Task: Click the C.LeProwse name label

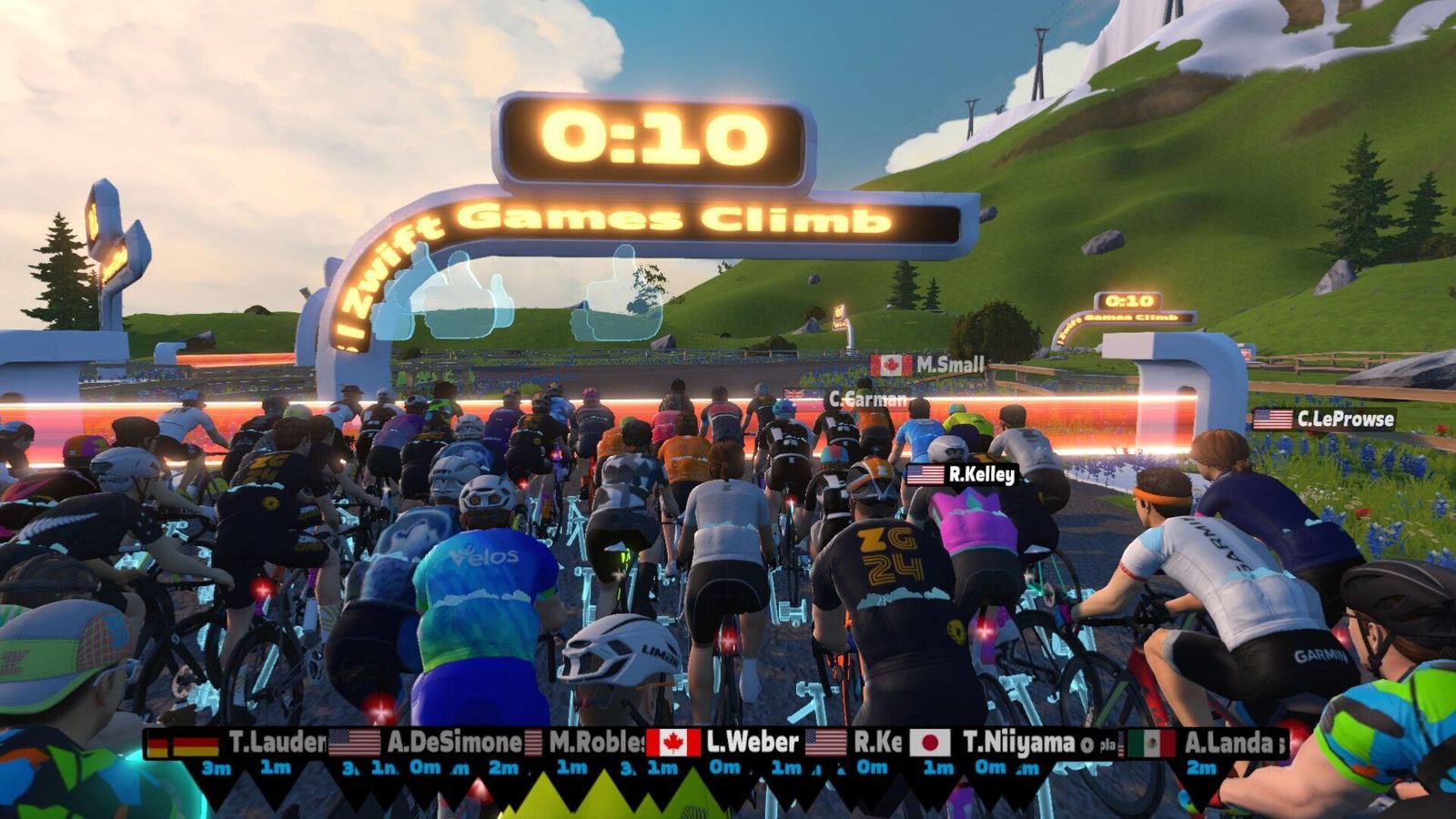Action: tap(1324, 419)
